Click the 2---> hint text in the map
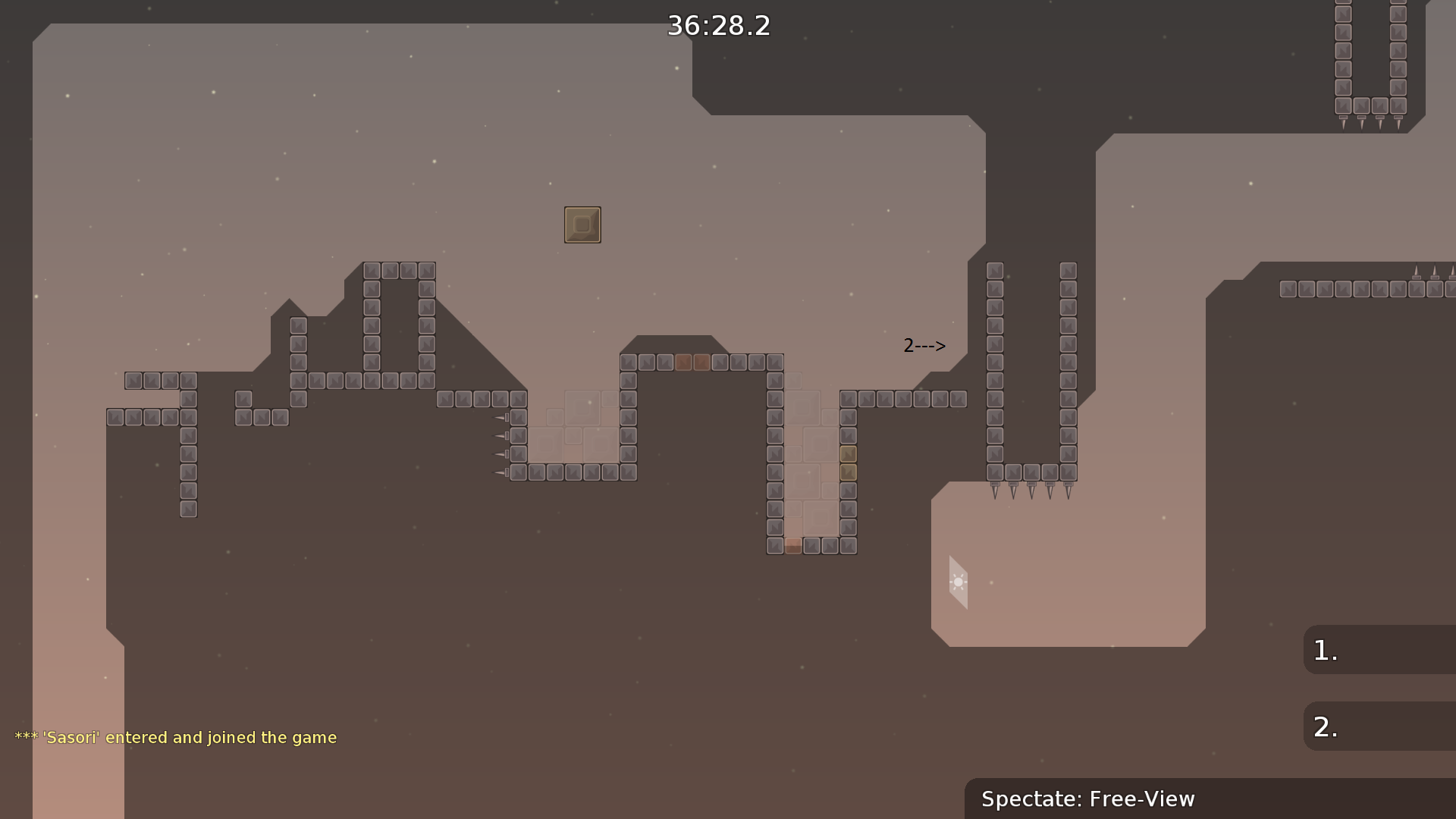The width and height of the screenshot is (1456, 819). pyautogui.click(x=924, y=346)
